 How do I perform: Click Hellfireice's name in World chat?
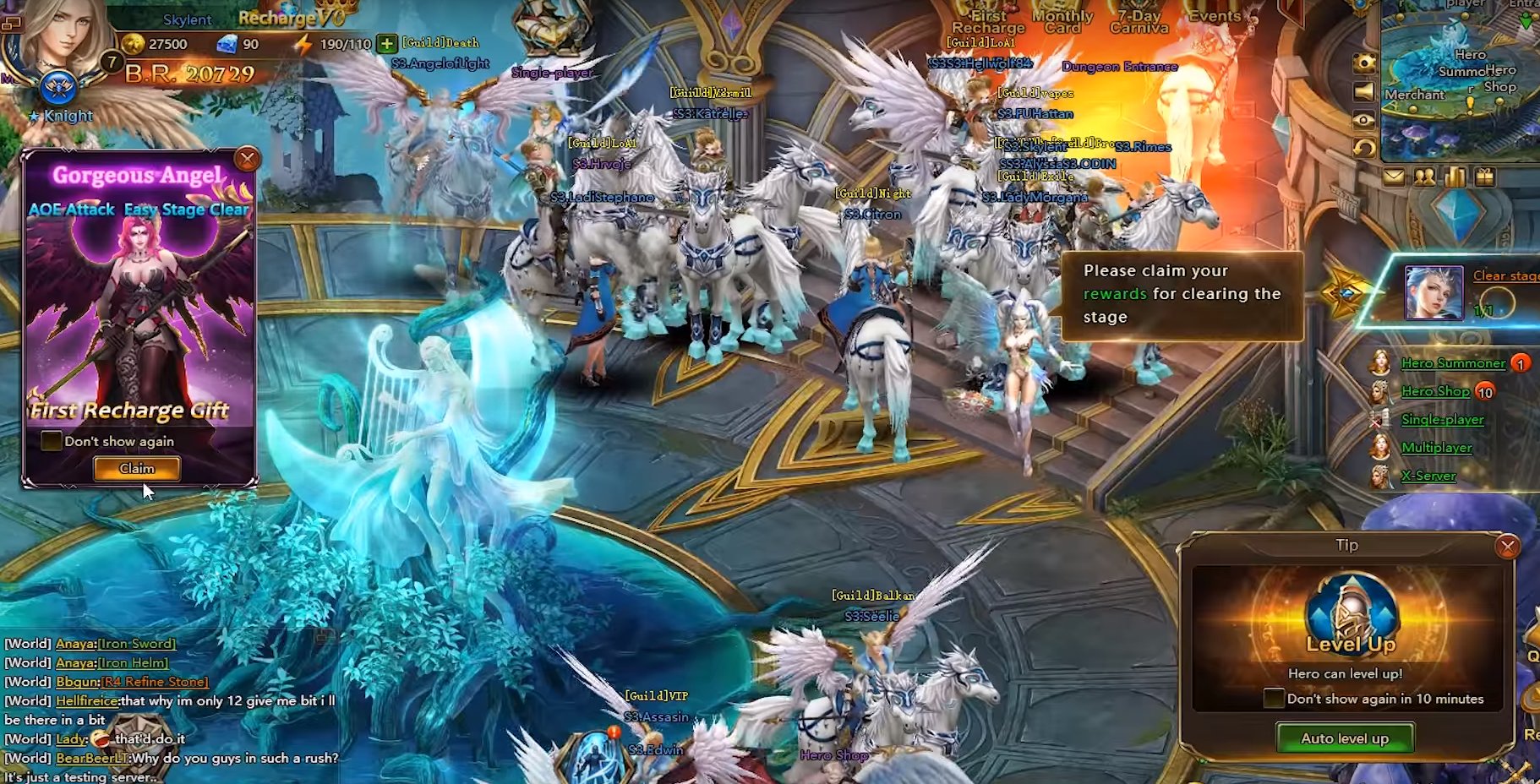pyautogui.click(x=87, y=700)
